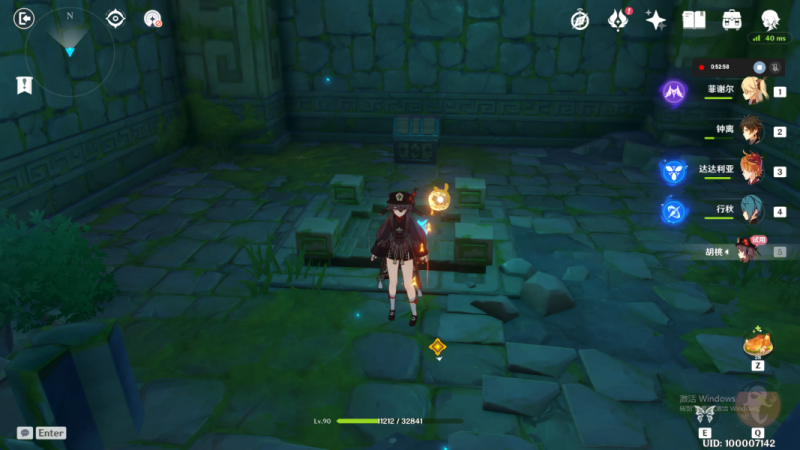Click the exit door icon
The height and width of the screenshot is (450, 800).
pos(24,18)
